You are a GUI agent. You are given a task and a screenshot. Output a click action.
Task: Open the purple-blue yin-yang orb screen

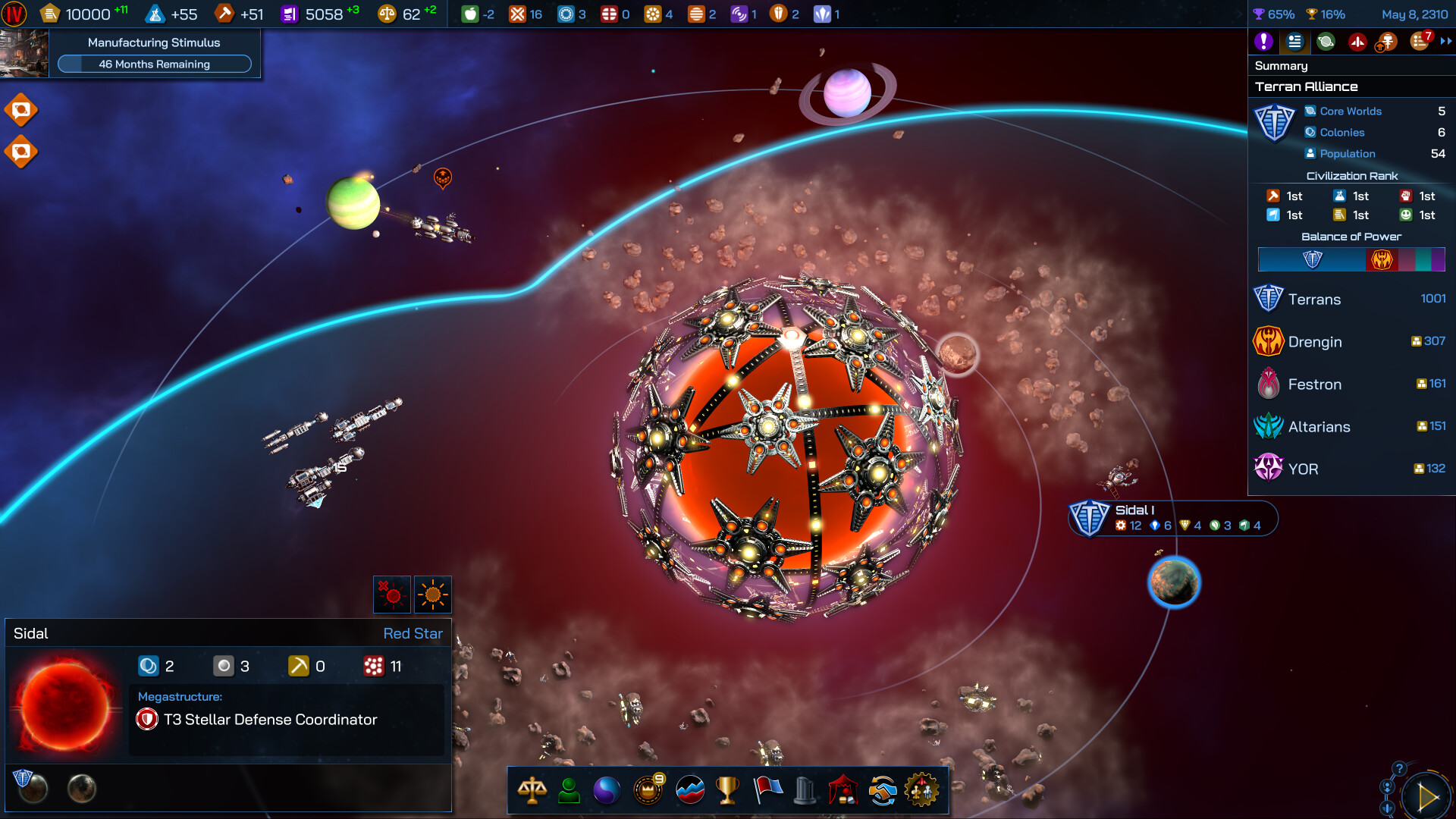click(x=607, y=790)
